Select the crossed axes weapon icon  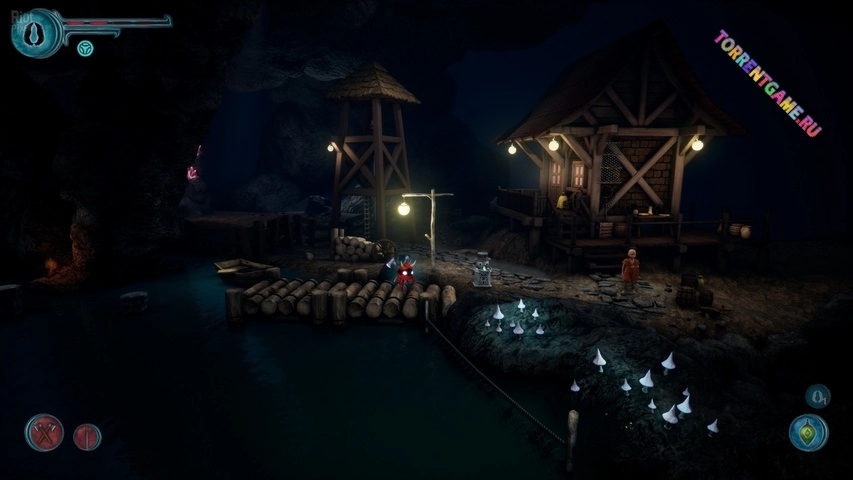44,433
